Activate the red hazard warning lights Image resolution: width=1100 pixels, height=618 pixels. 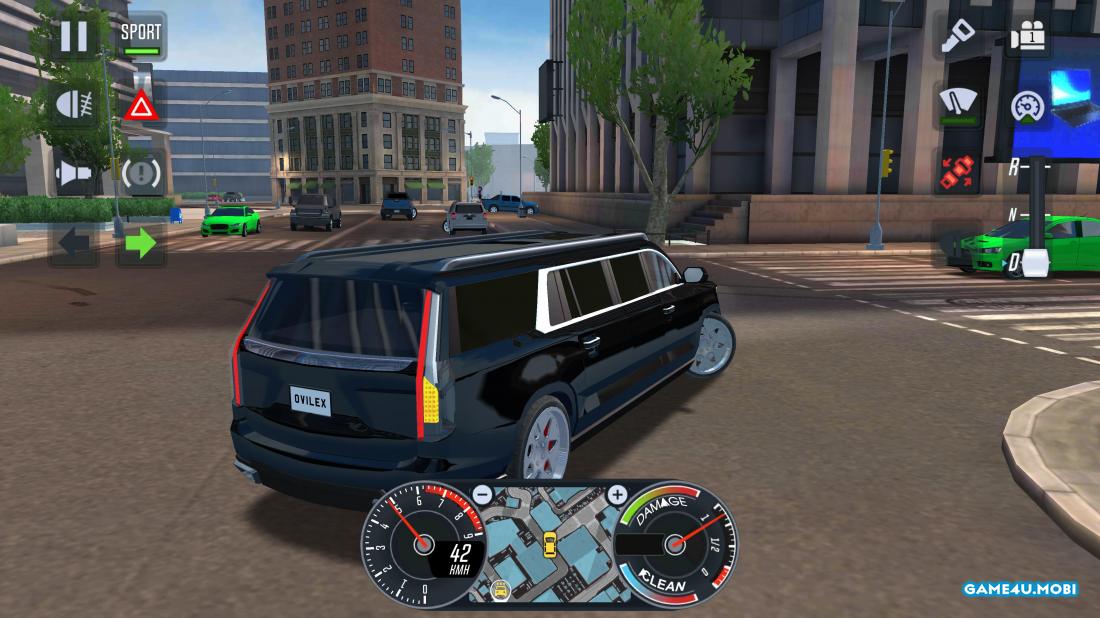[x=141, y=105]
